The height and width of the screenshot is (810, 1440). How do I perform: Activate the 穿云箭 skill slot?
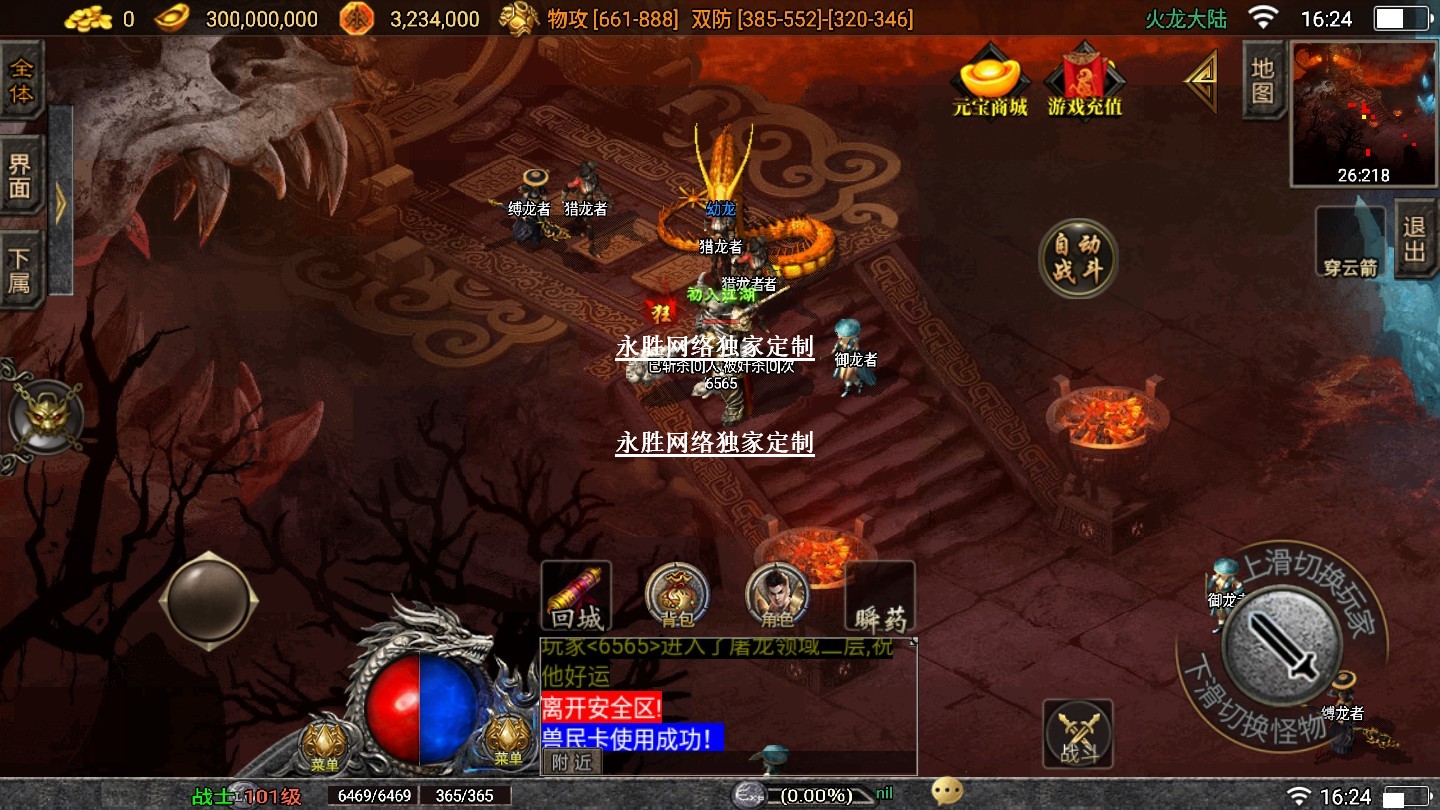(1349, 241)
